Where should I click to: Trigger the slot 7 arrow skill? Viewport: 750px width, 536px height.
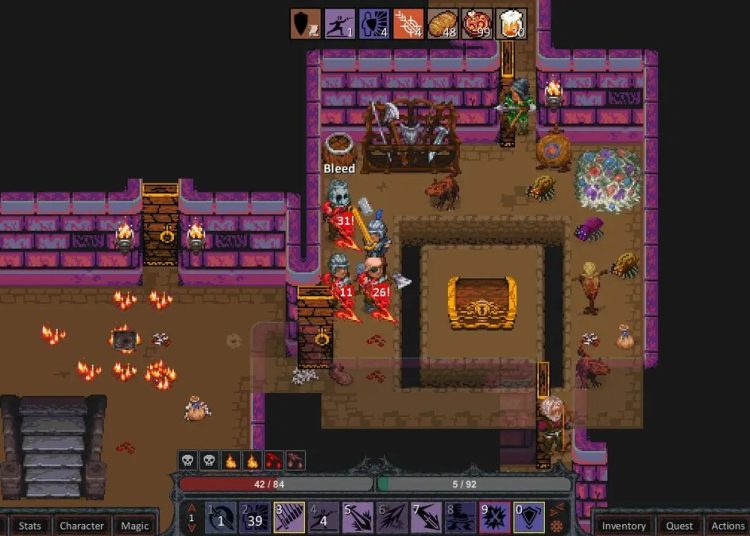click(x=427, y=517)
